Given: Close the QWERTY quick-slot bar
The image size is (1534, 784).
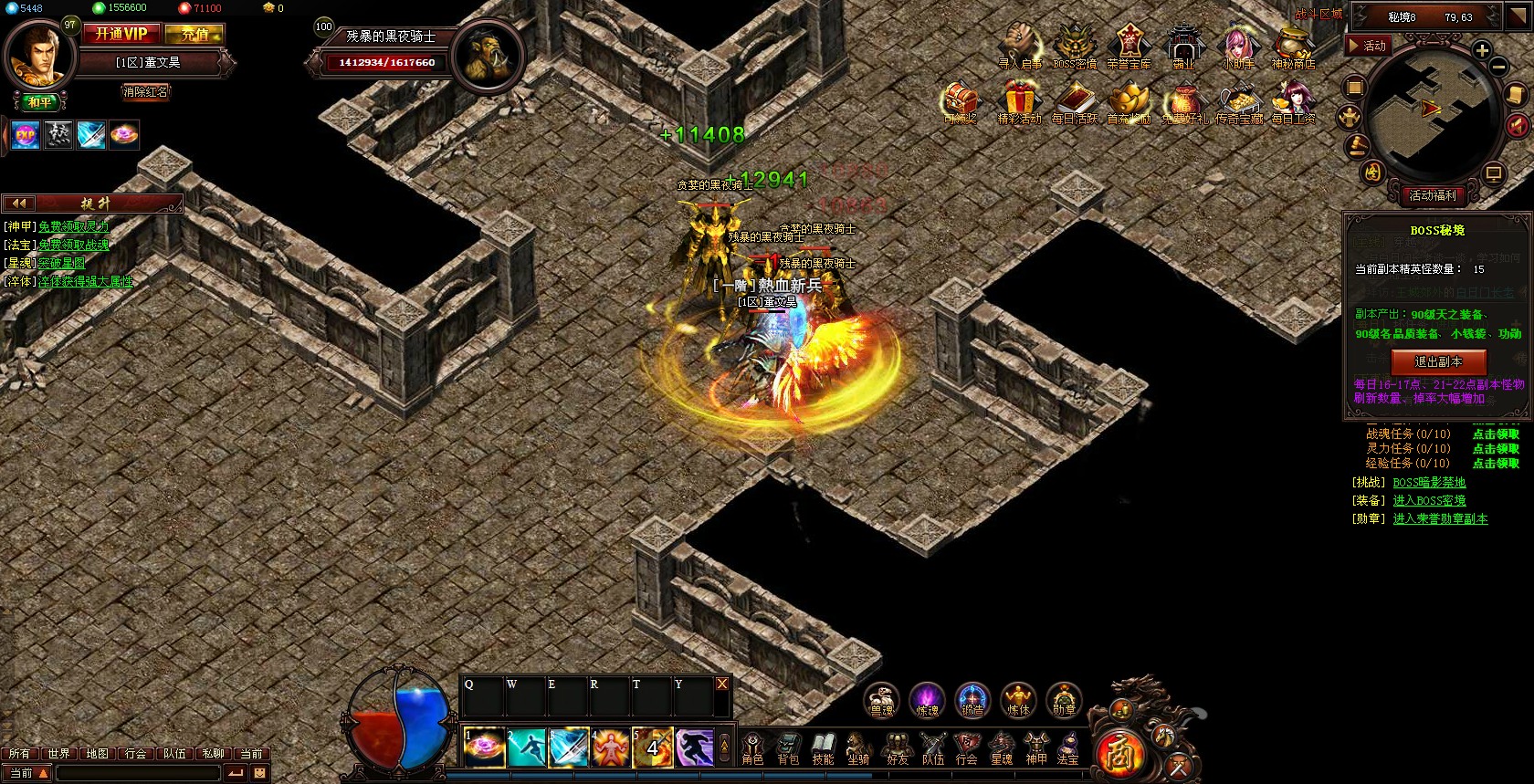Looking at the screenshot, I should (x=722, y=684).
